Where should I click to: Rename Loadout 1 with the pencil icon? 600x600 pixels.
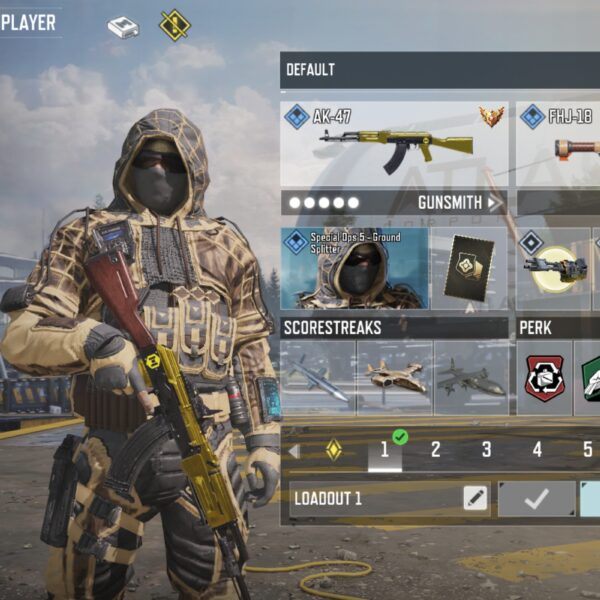tap(475, 498)
